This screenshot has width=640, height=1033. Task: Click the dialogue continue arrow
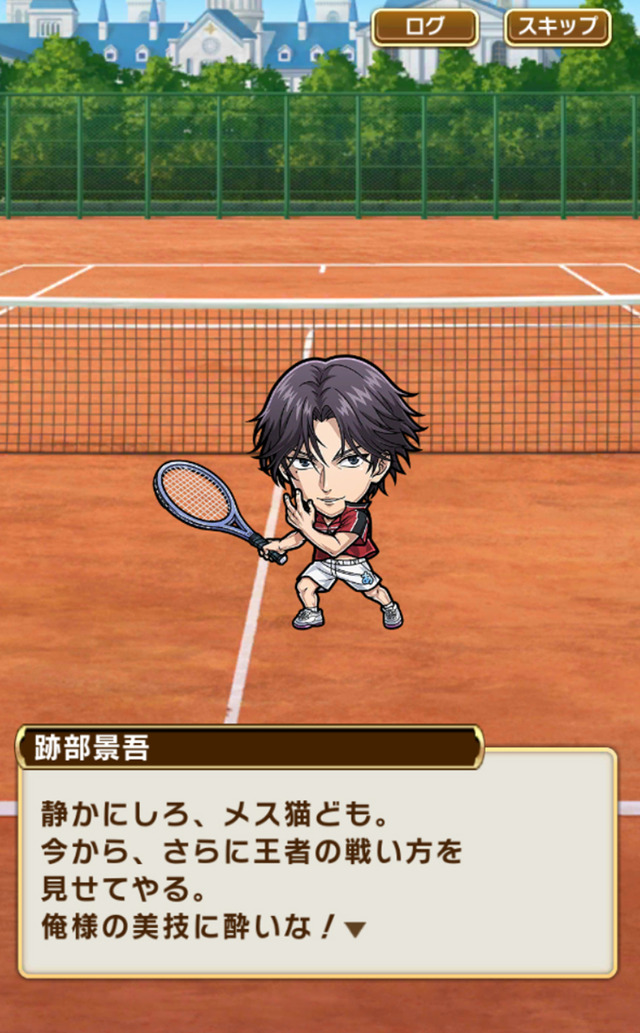tap(355, 930)
